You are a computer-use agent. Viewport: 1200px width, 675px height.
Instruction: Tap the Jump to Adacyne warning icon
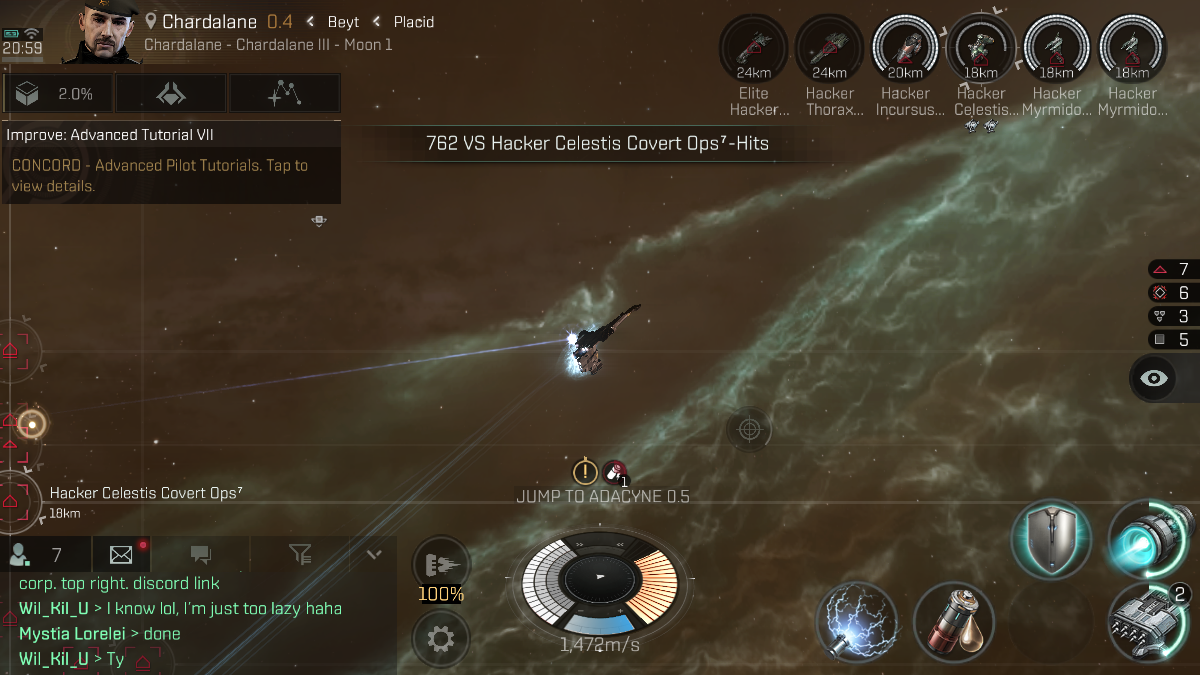[585, 471]
